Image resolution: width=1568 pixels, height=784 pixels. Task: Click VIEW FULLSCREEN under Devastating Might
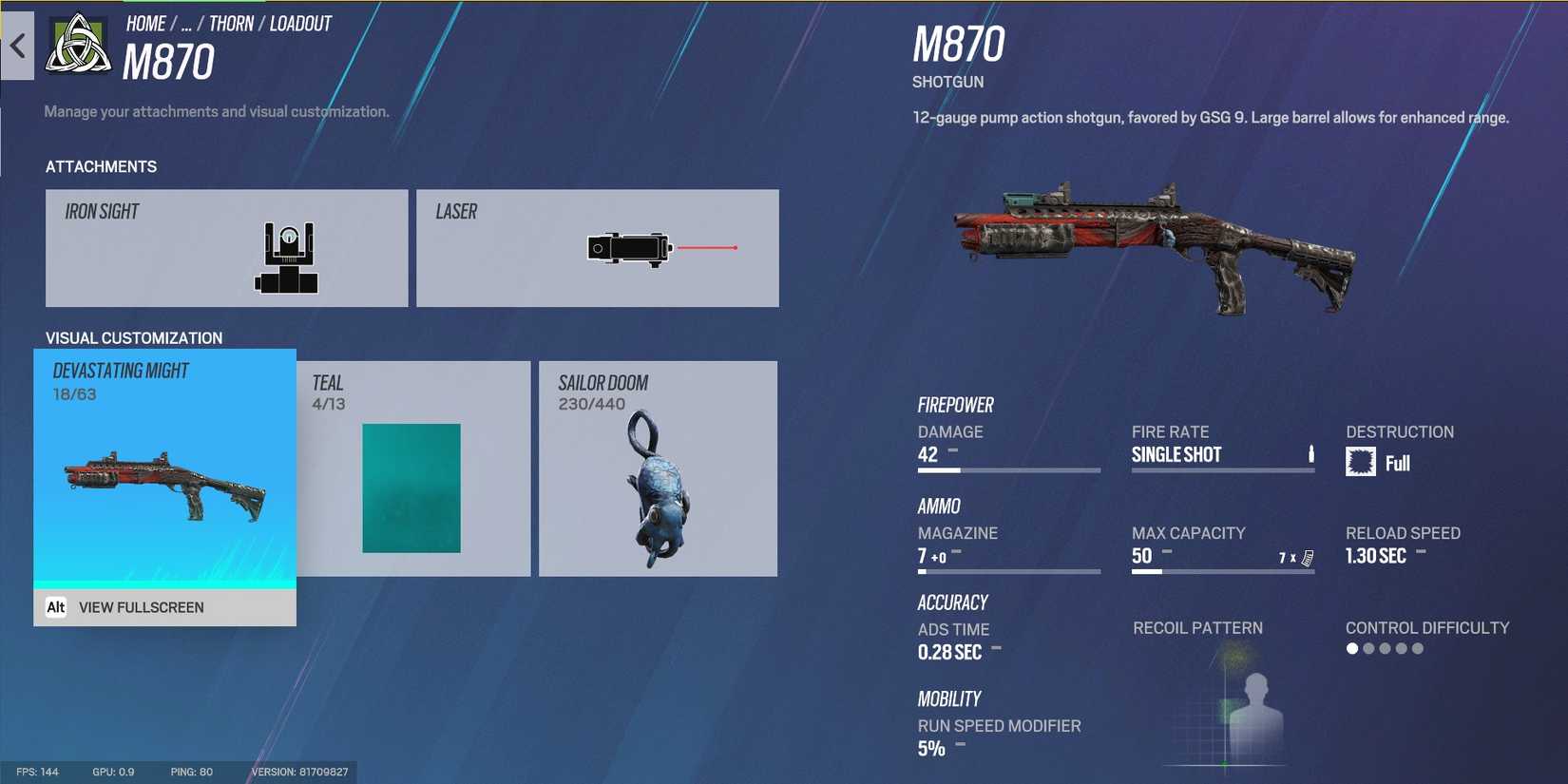[x=142, y=606]
